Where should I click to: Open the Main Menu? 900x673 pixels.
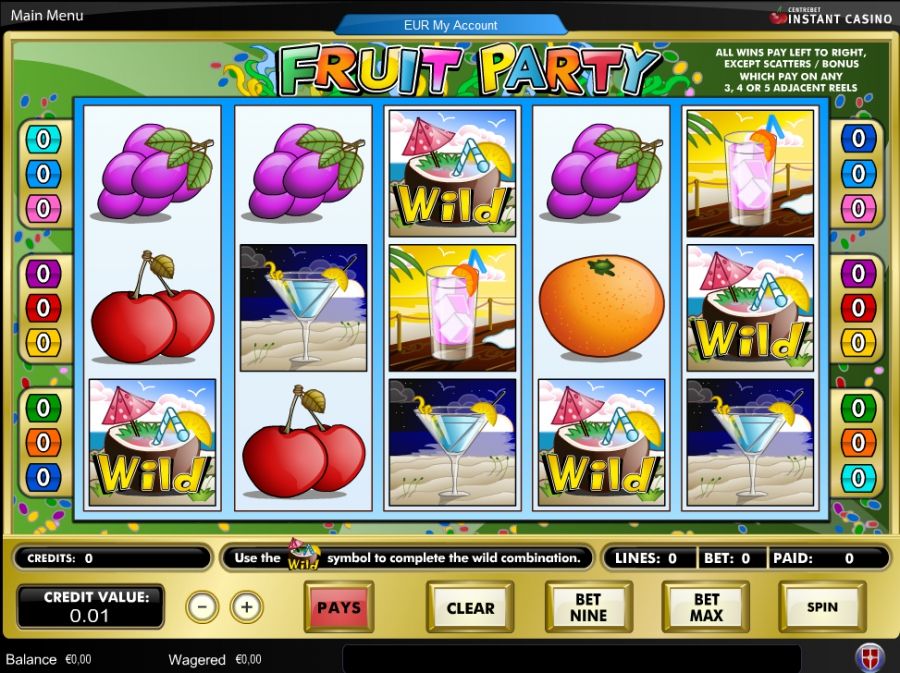pos(47,16)
